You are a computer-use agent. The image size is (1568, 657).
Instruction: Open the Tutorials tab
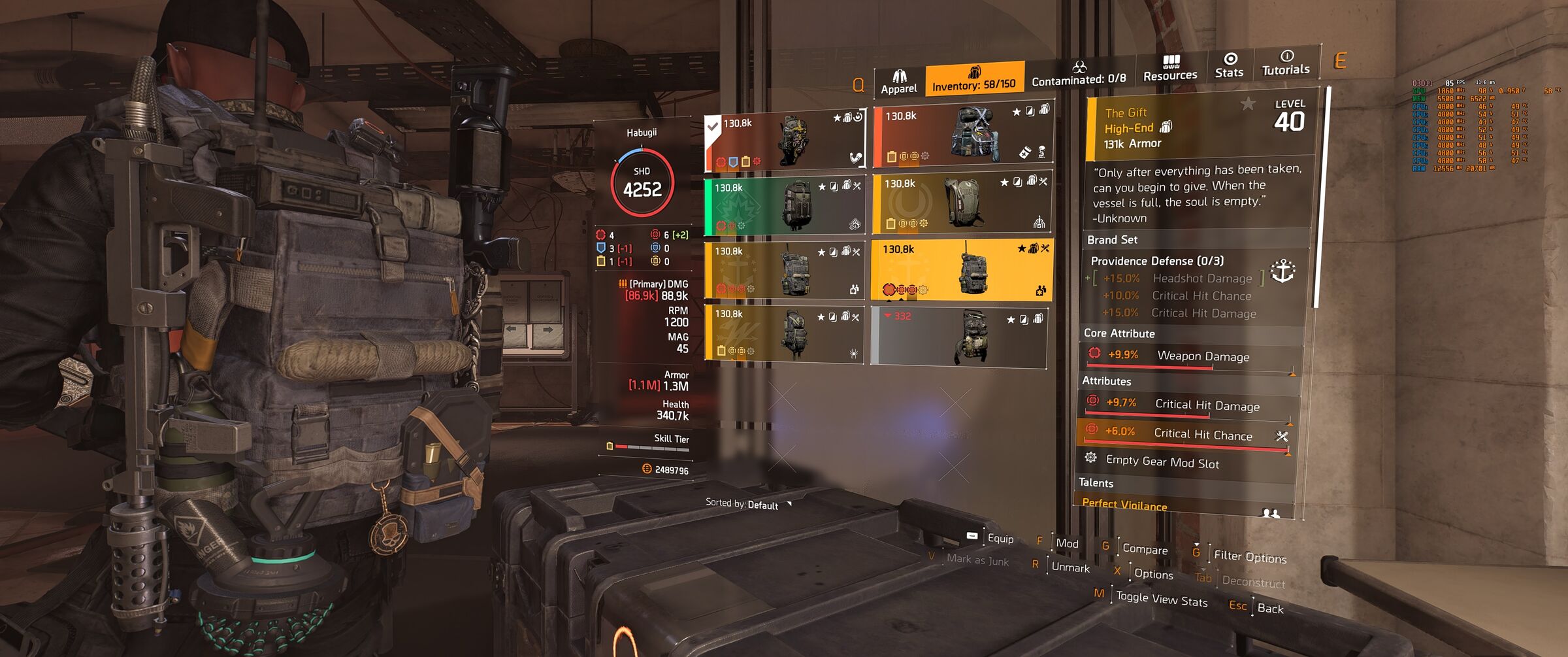1285,63
